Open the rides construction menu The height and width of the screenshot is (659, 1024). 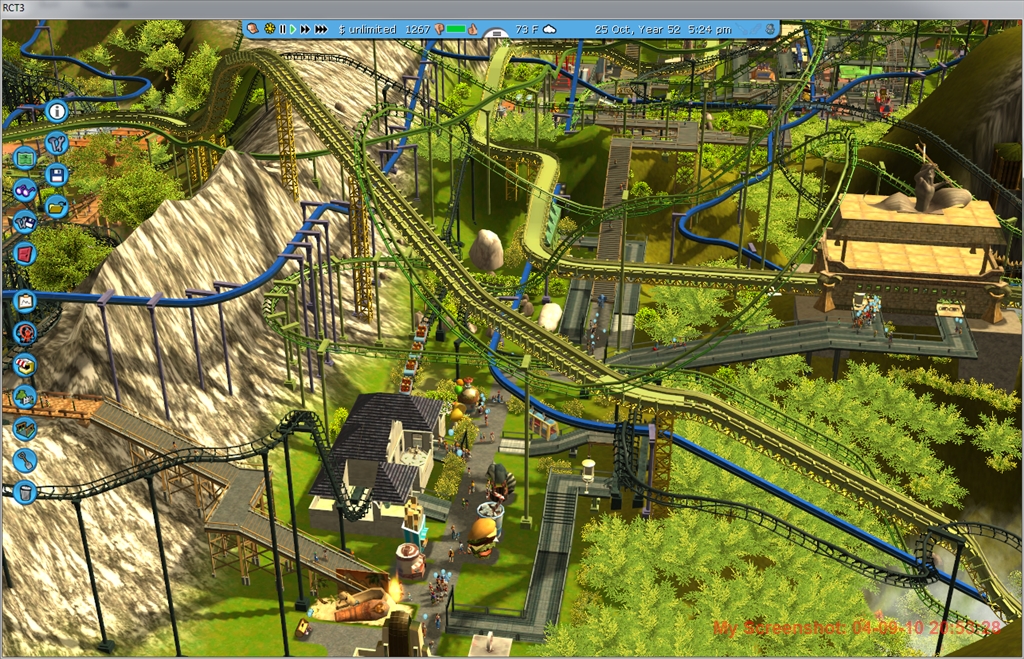tap(25, 333)
